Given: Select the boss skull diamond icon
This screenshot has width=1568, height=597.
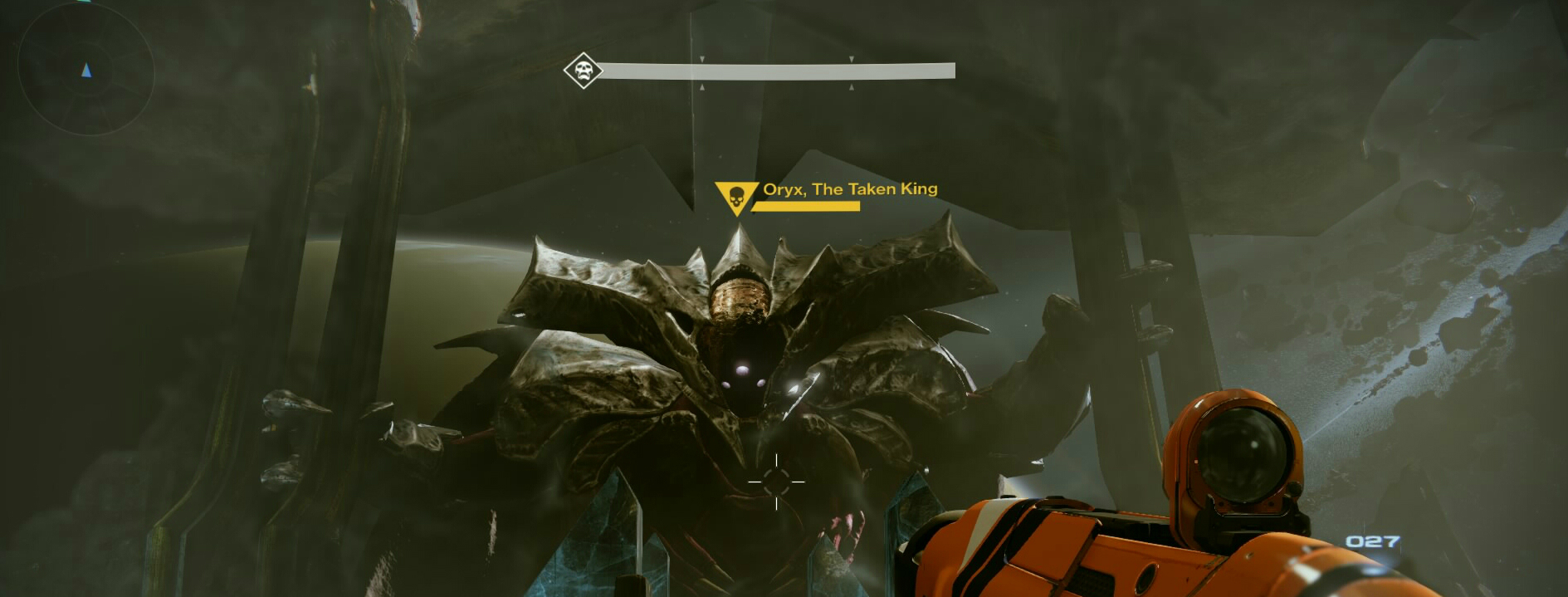Looking at the screenshot, I should 583,71.
